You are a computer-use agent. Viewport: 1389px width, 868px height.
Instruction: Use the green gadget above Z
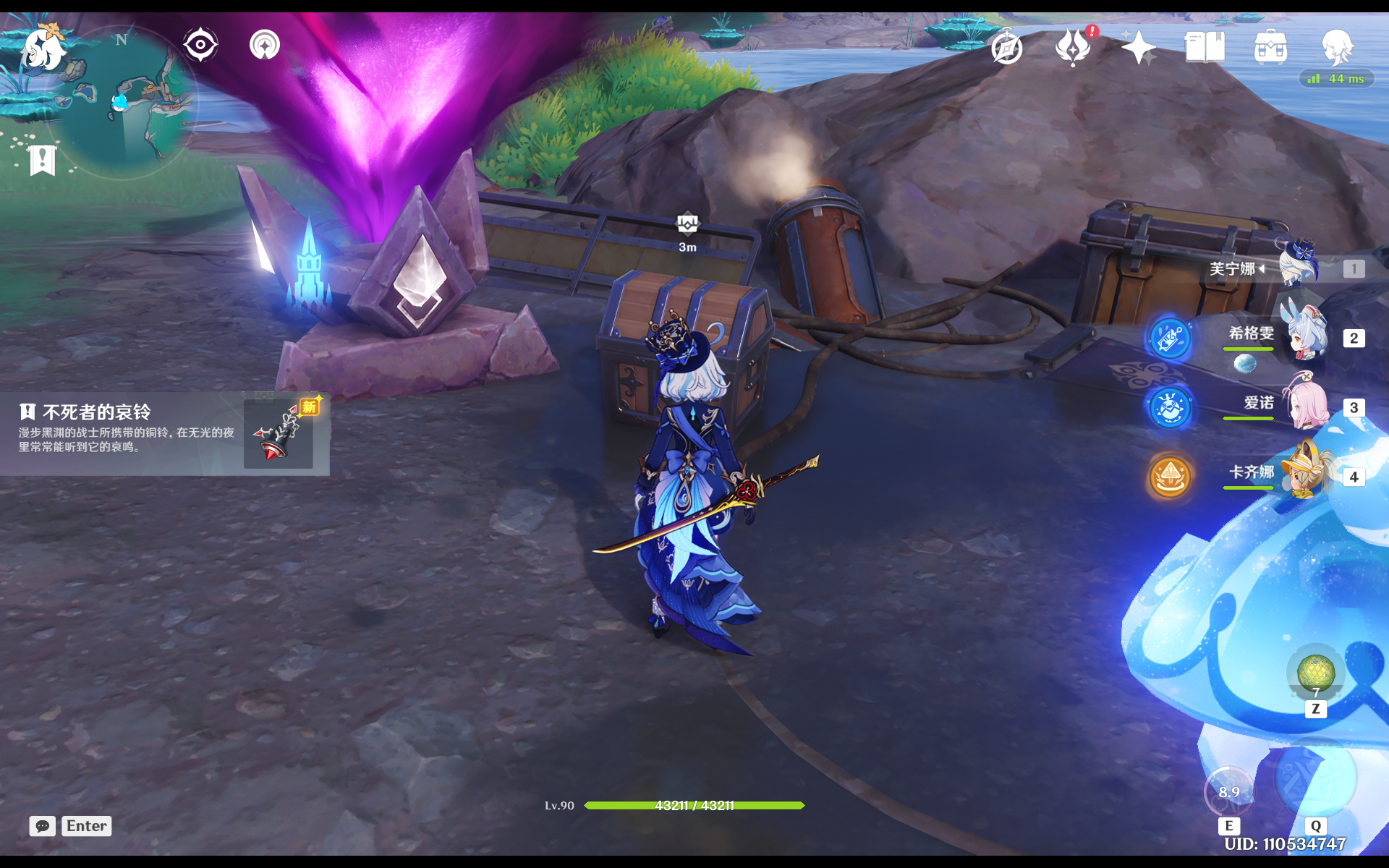tap(1315, 672)
